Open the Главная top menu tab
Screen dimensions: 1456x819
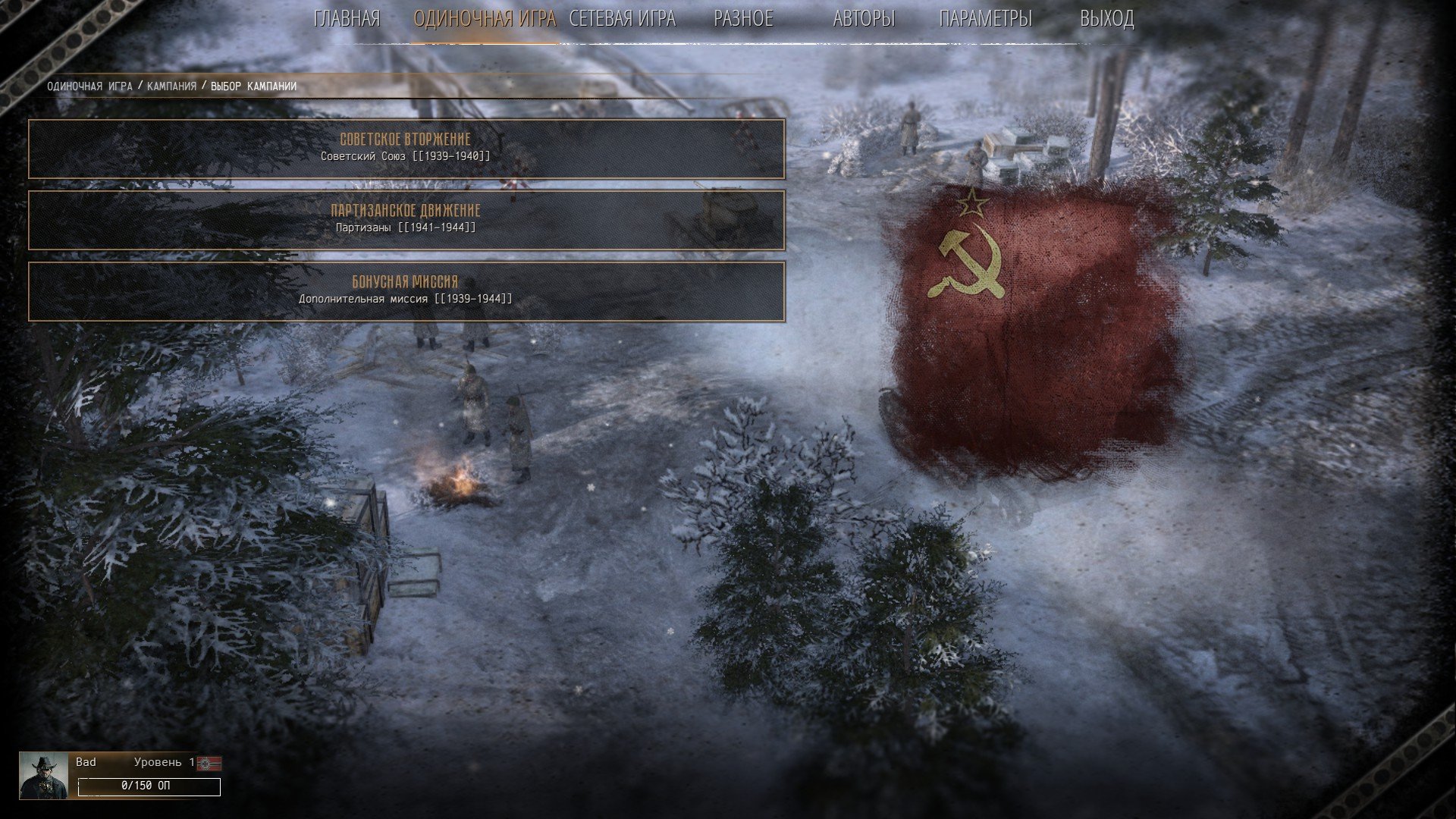[x=347, y=19]
